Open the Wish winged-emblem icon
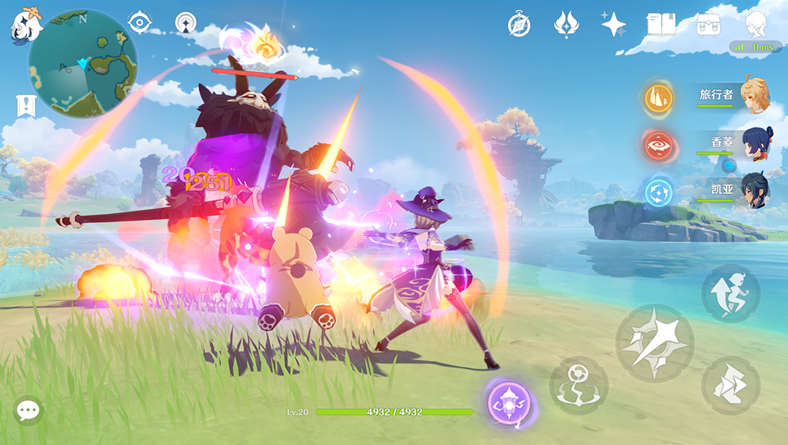788x445 pixels. (565, 25)
